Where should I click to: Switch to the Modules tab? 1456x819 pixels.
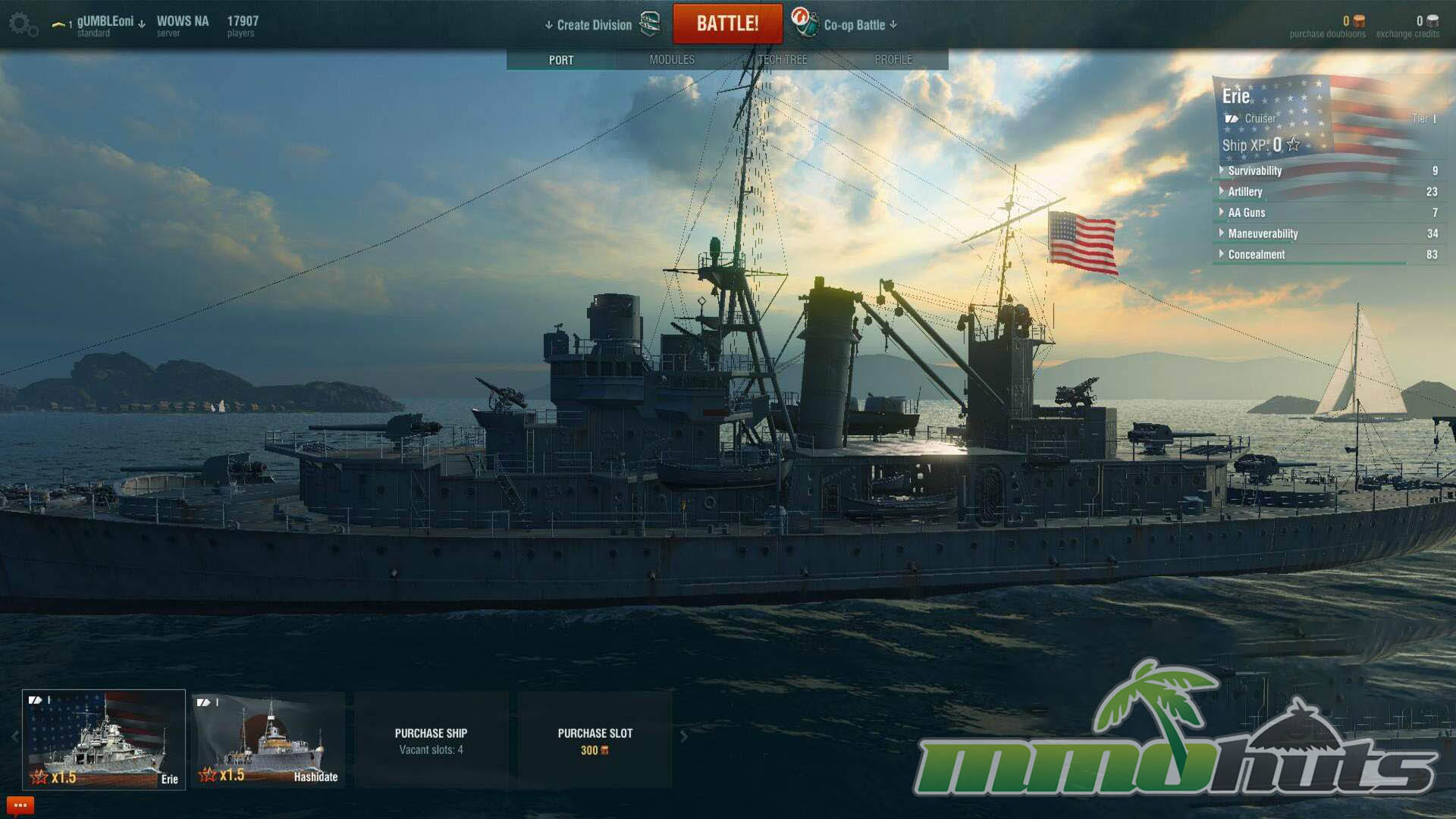pyautogui.click(x=672, y=60)
